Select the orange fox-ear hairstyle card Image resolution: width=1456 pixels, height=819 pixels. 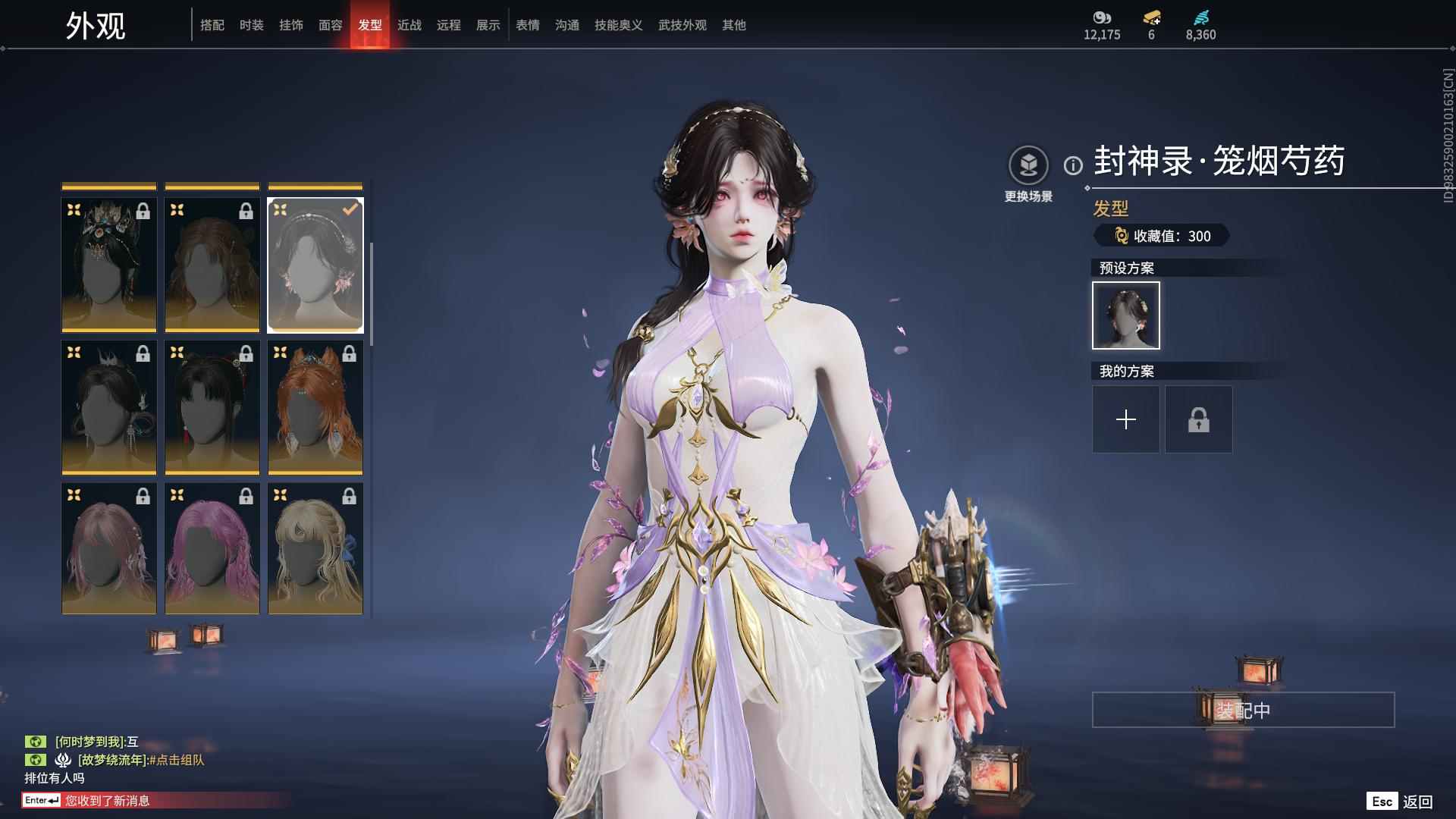click(315, 407)
